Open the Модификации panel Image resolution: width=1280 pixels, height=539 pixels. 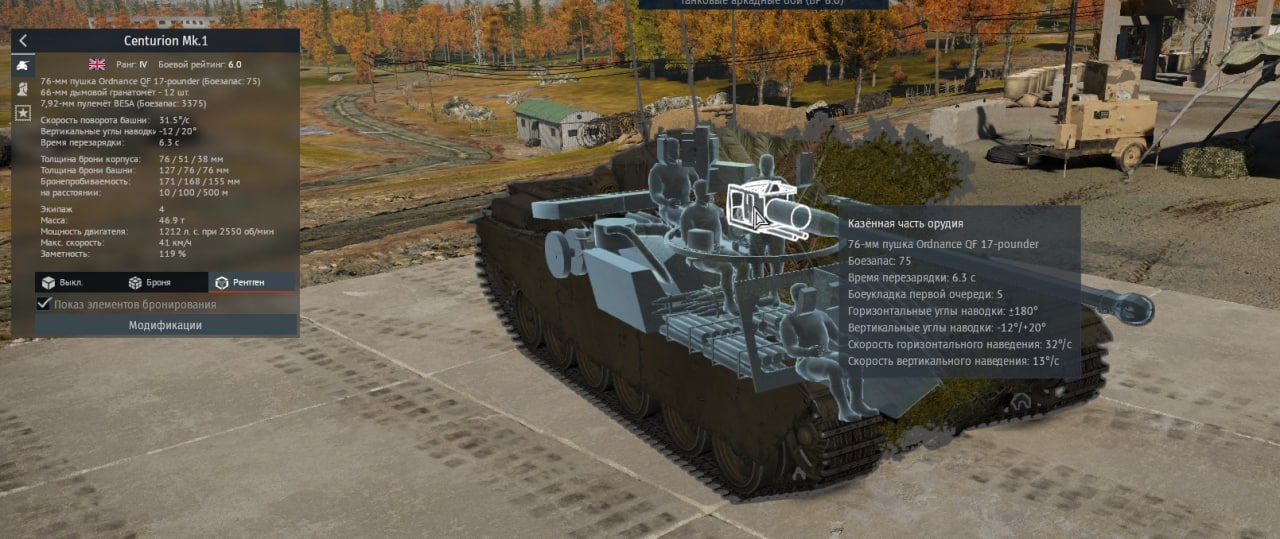pos(165,325)
